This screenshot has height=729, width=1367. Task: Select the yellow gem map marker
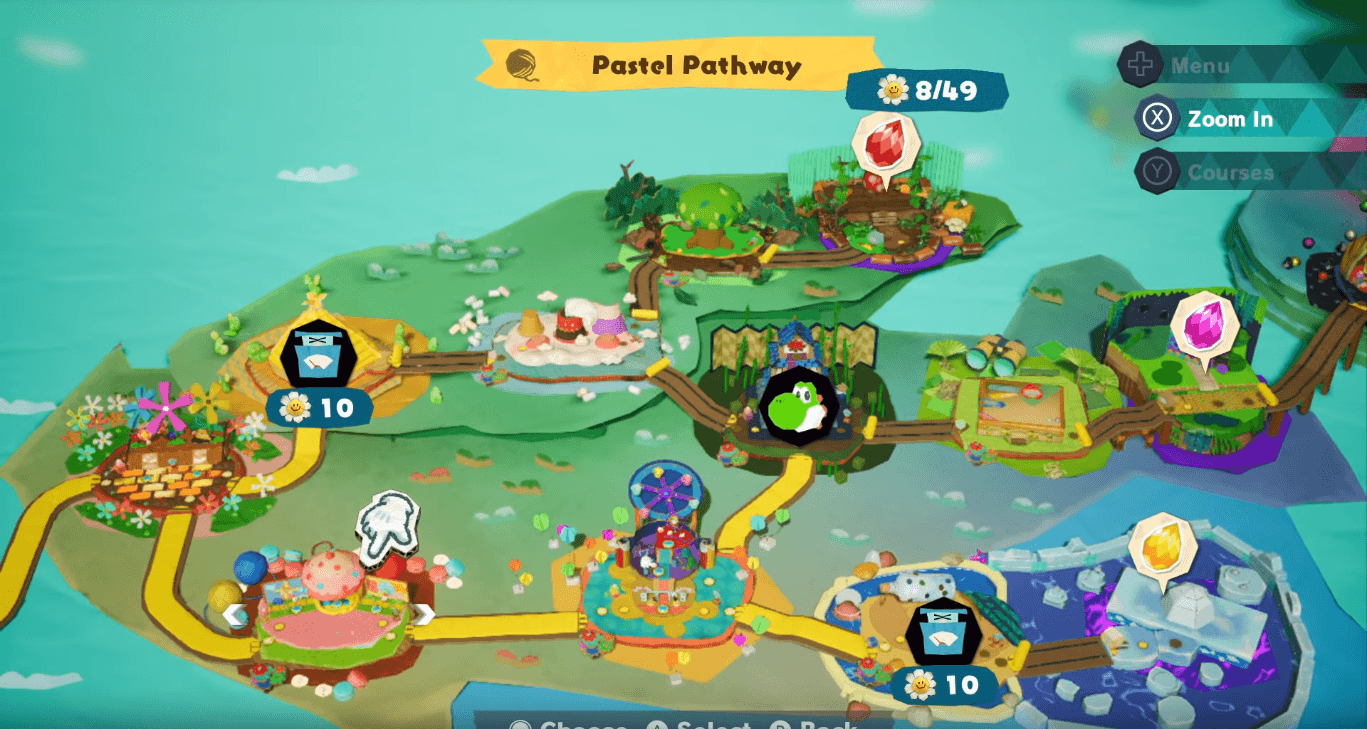pos(1163,547)
